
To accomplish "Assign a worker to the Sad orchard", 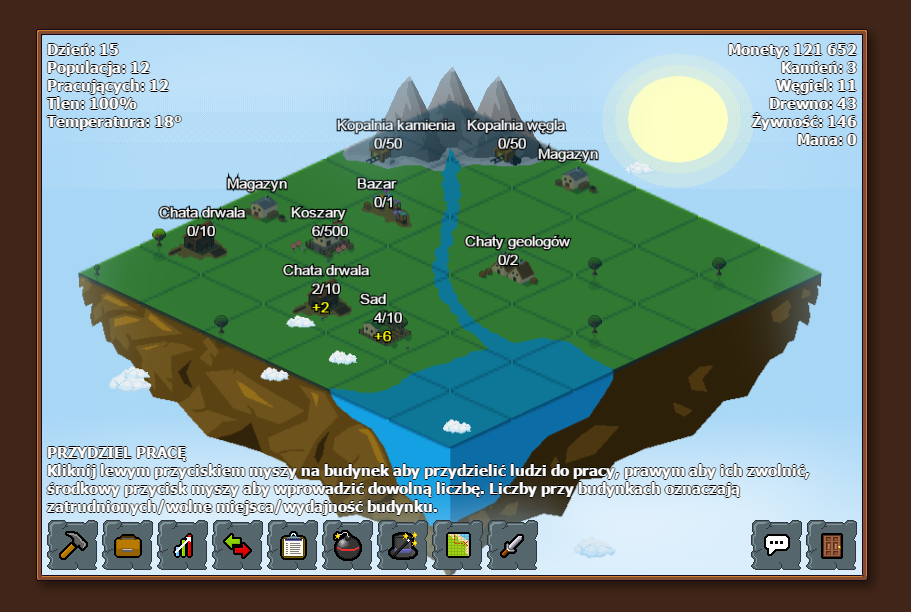I will click(x=381, y=327).
